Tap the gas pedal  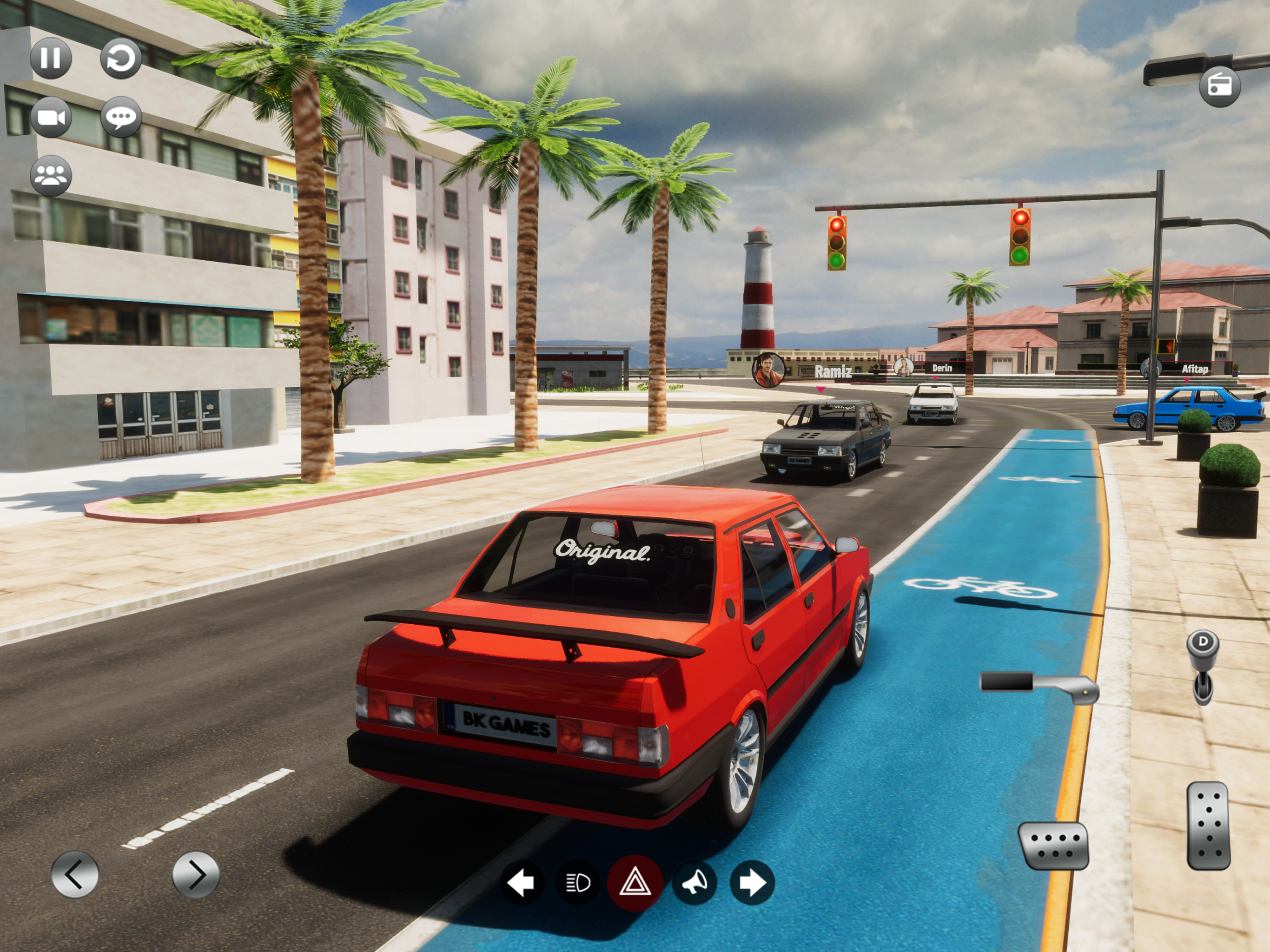click(x=1209, y=826)
